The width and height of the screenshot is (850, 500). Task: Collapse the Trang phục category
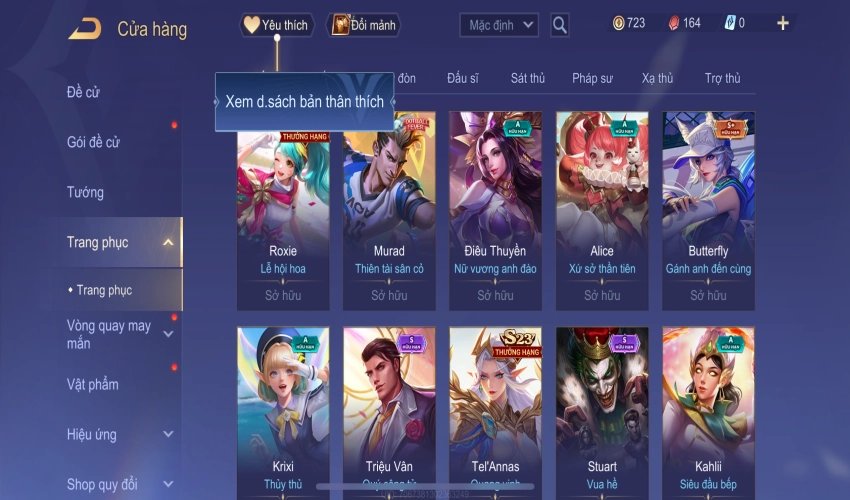tap(168, 242)
